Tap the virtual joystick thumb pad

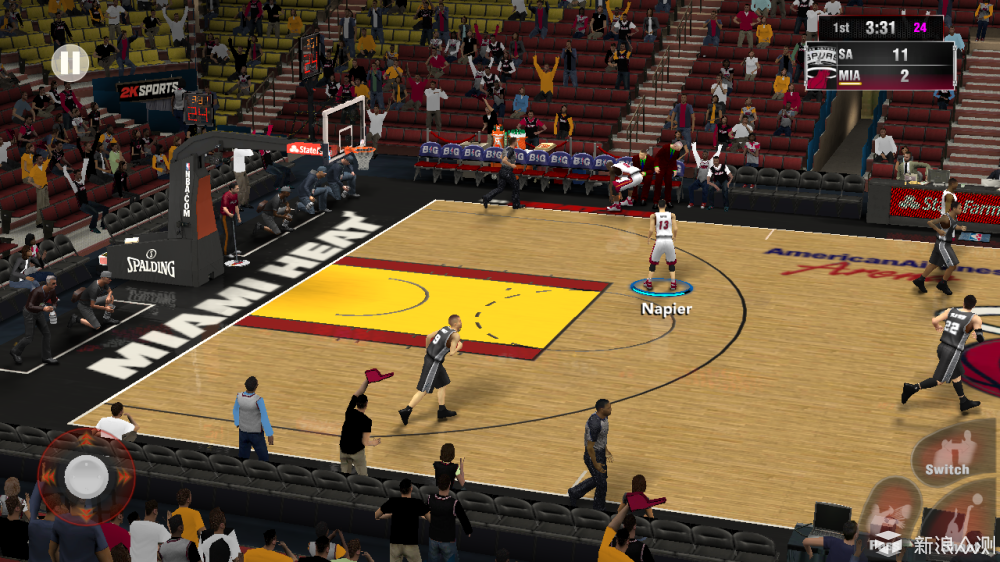87,476
